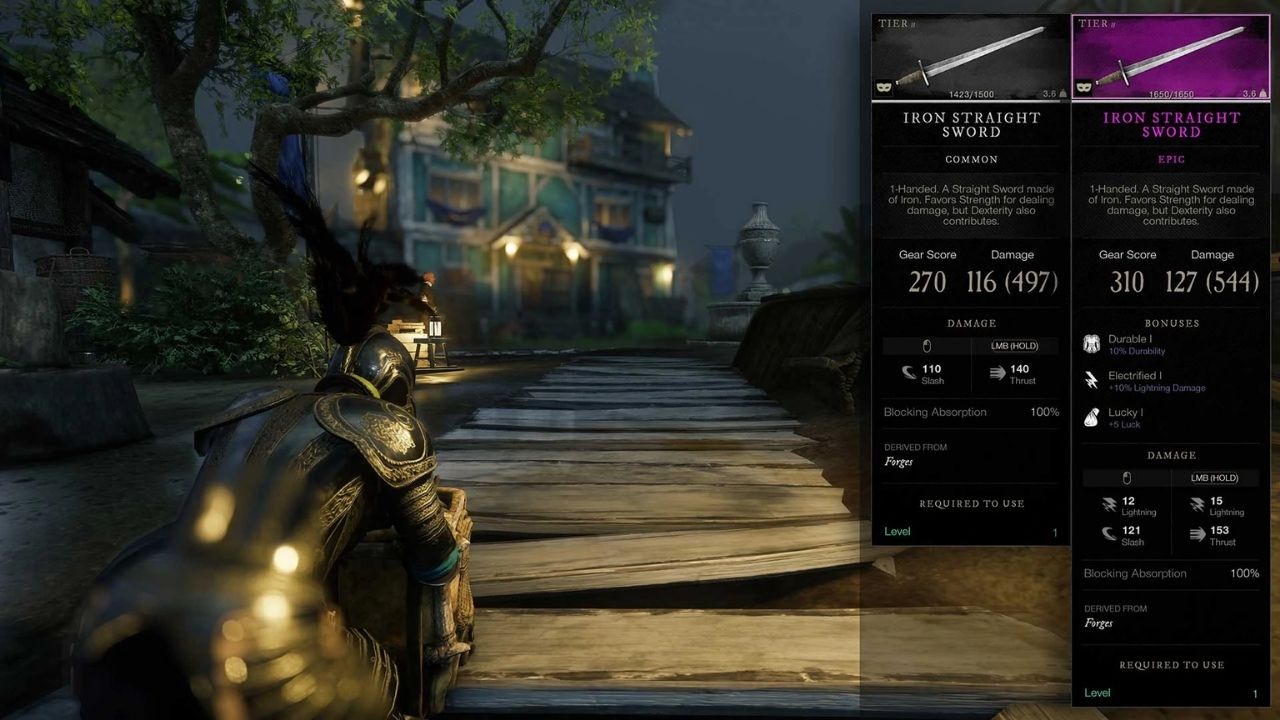The width and height of the screenshot is (1280, 720).
Task: Click the Lucky I loot bag icon
Action: click(x=1092, y=417)
